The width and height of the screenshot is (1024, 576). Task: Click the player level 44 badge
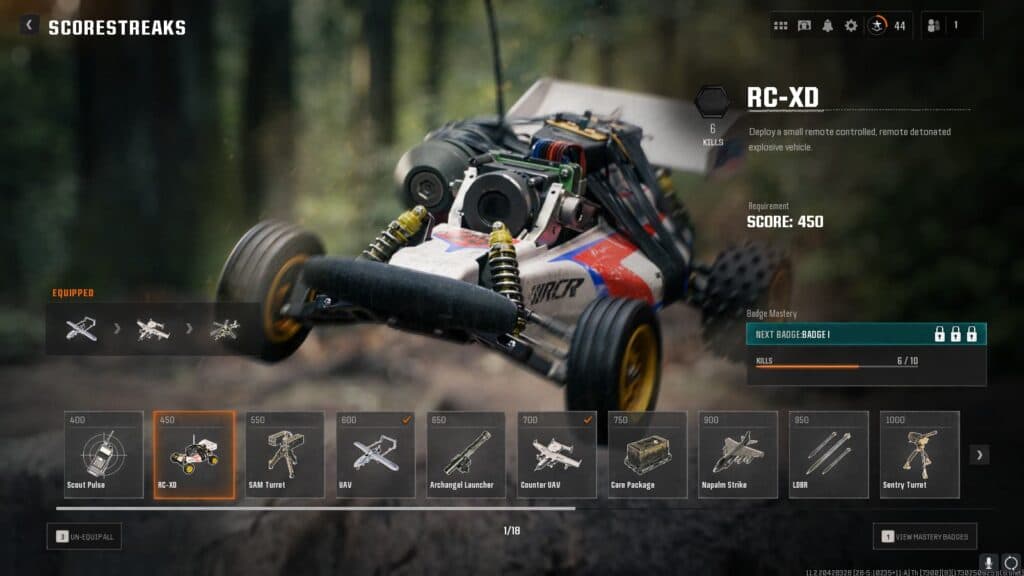click(886, 26)
